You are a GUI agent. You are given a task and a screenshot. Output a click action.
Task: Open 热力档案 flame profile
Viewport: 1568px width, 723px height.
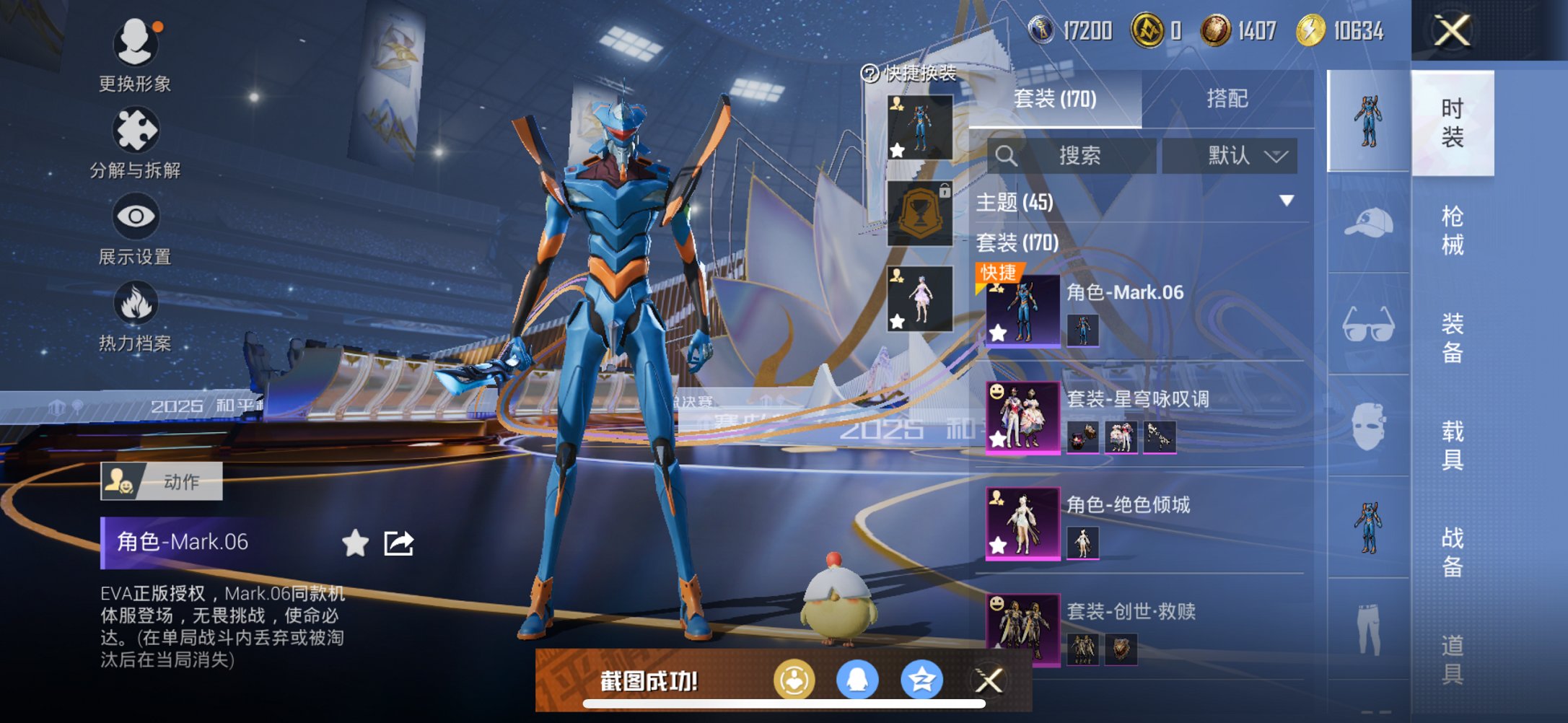[x=135, y=315]
